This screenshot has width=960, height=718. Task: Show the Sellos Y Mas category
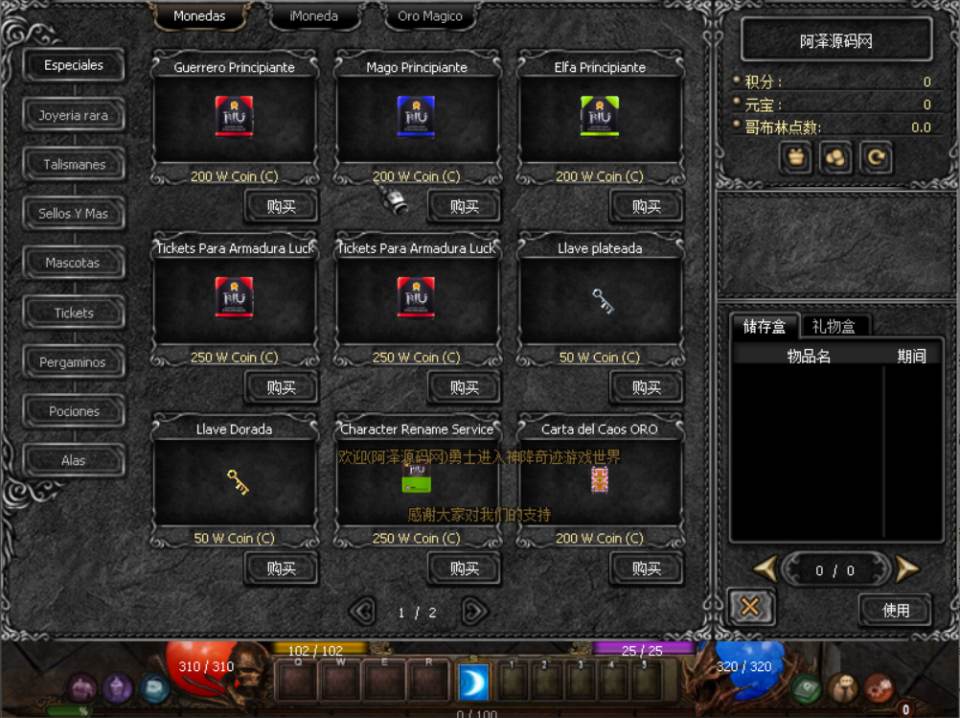(73, 213)
